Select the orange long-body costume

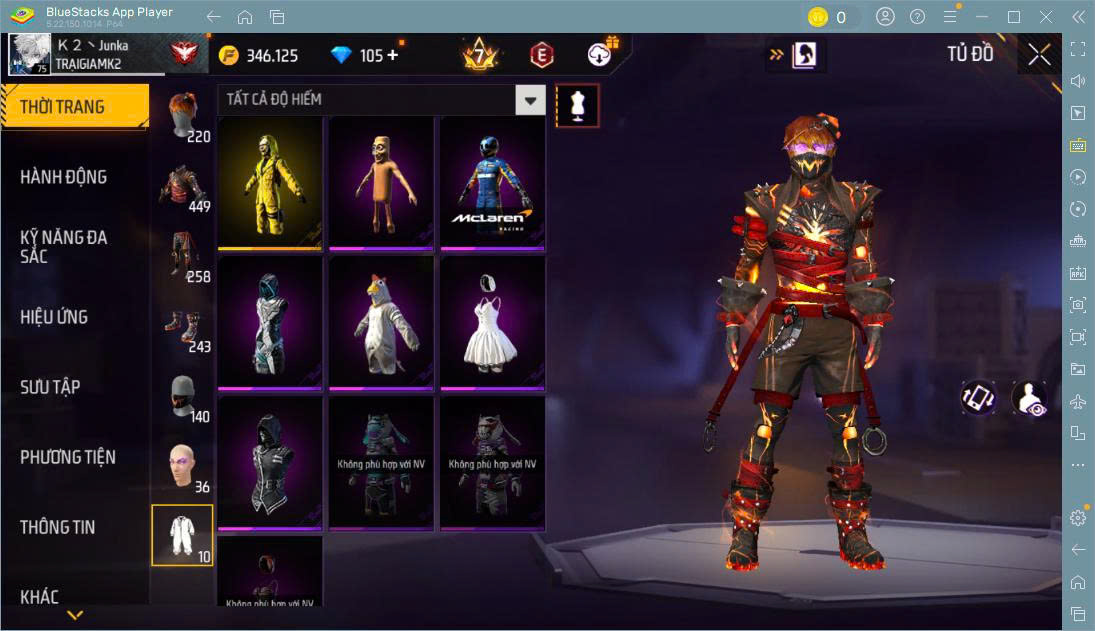381,183
